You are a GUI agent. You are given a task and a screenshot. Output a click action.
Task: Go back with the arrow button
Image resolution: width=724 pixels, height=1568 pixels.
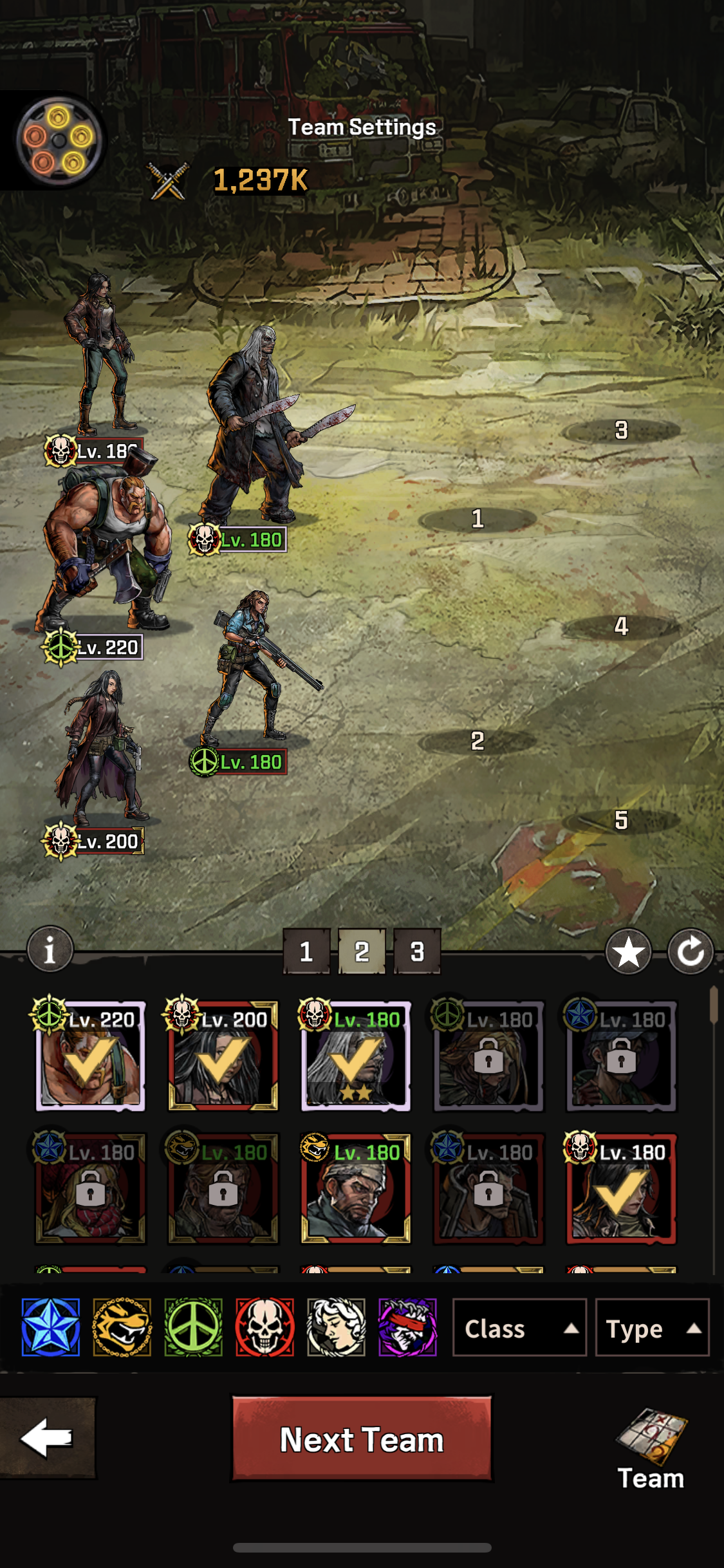click(x=47, y=1438)
